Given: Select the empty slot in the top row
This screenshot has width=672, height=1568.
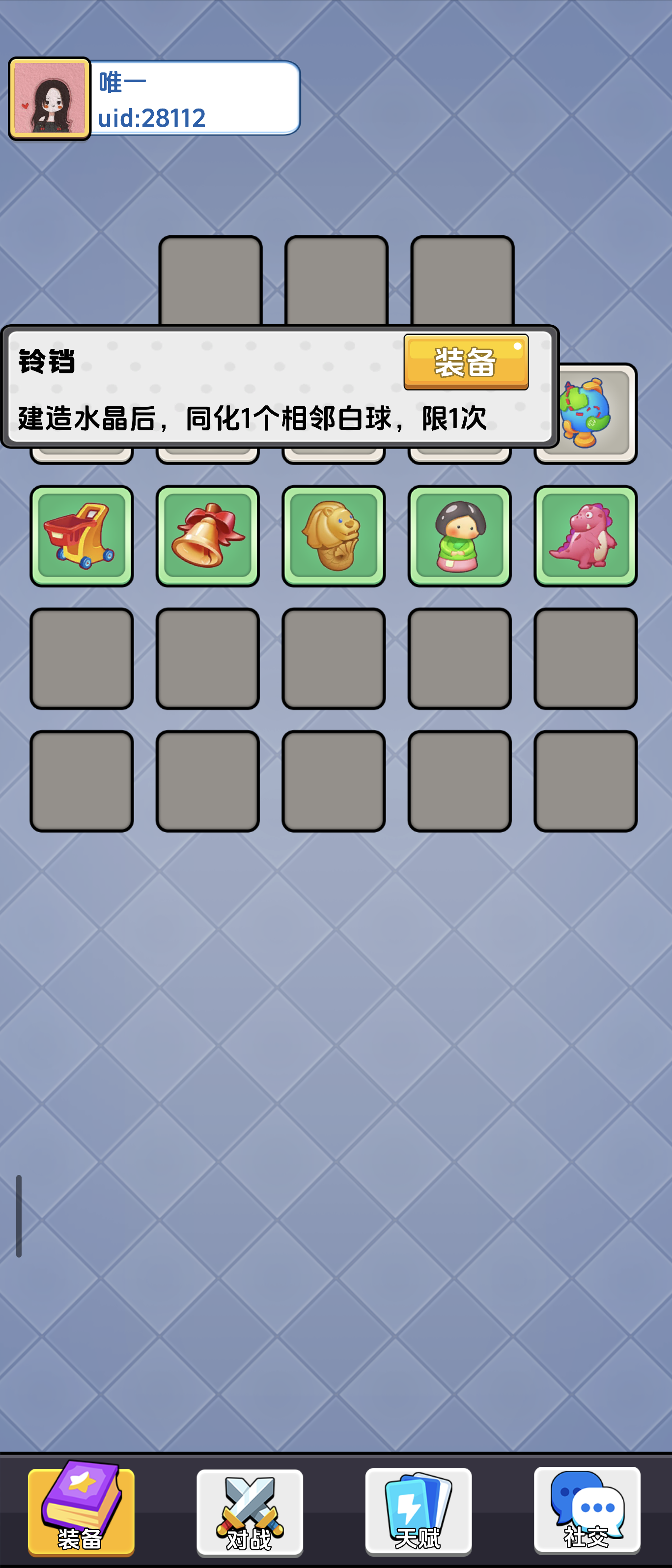Looking at the screenshot, I should click(x=334, y=280).
